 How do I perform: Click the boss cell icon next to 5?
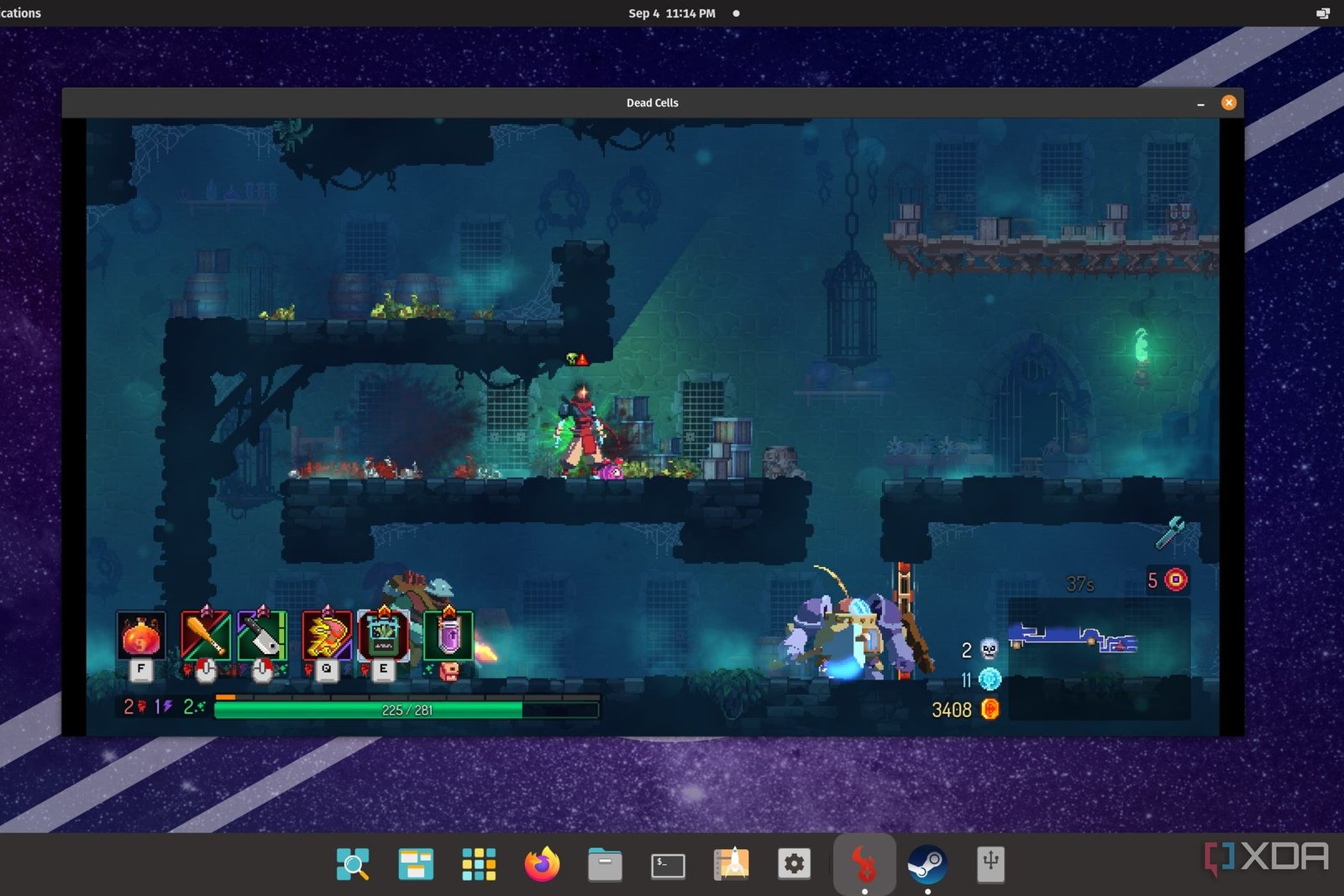tap(1174, 579)
